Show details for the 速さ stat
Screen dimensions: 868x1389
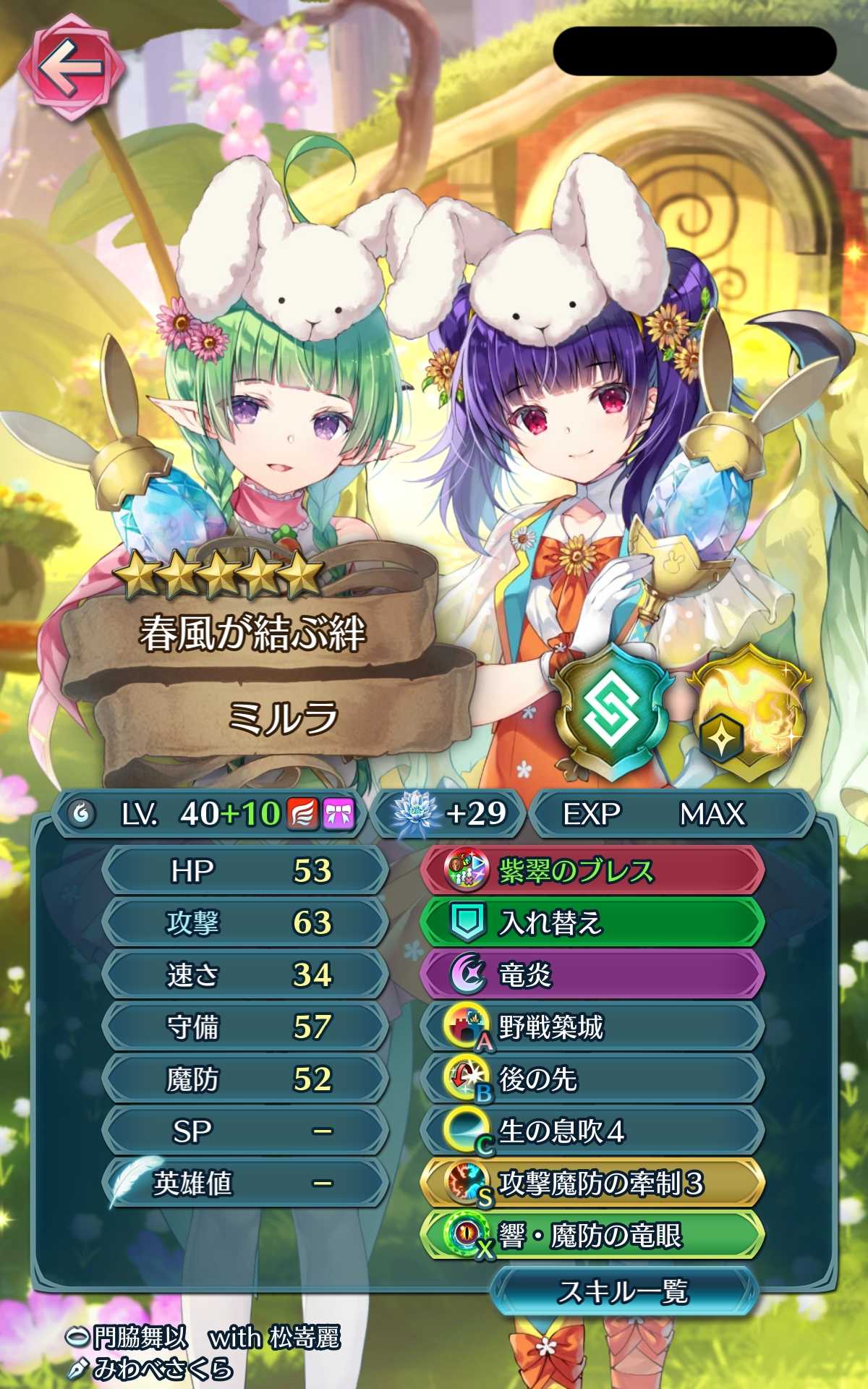pyautogui.click(x=246, y=974)
